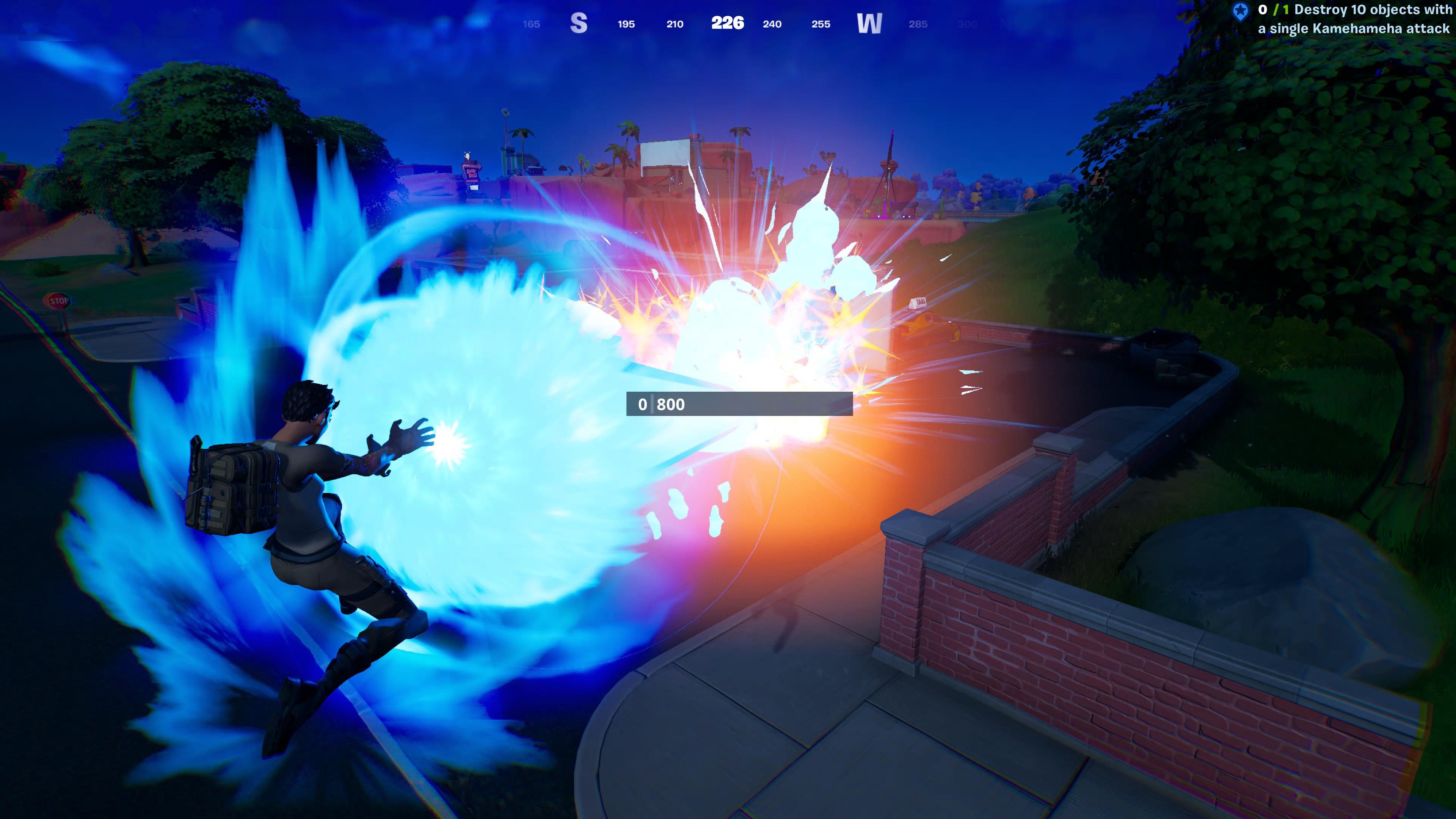
Task: Click the faded 285 compass marker
Action: pyautogui.click(x=918, y=24)
